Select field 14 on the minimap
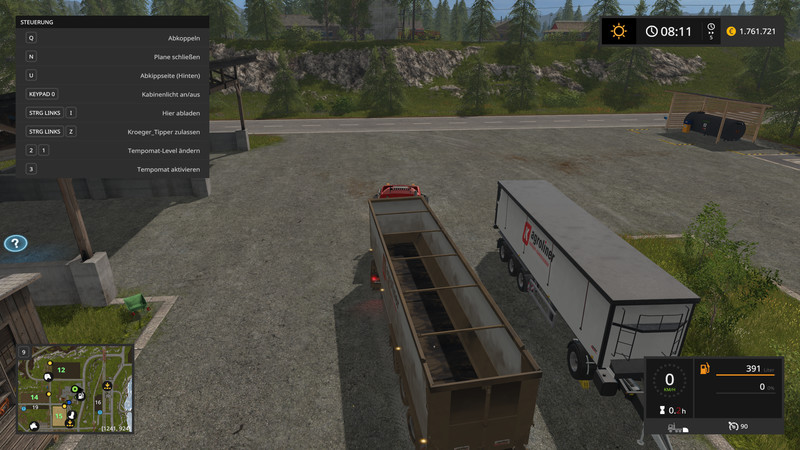 tap(33, 397)
